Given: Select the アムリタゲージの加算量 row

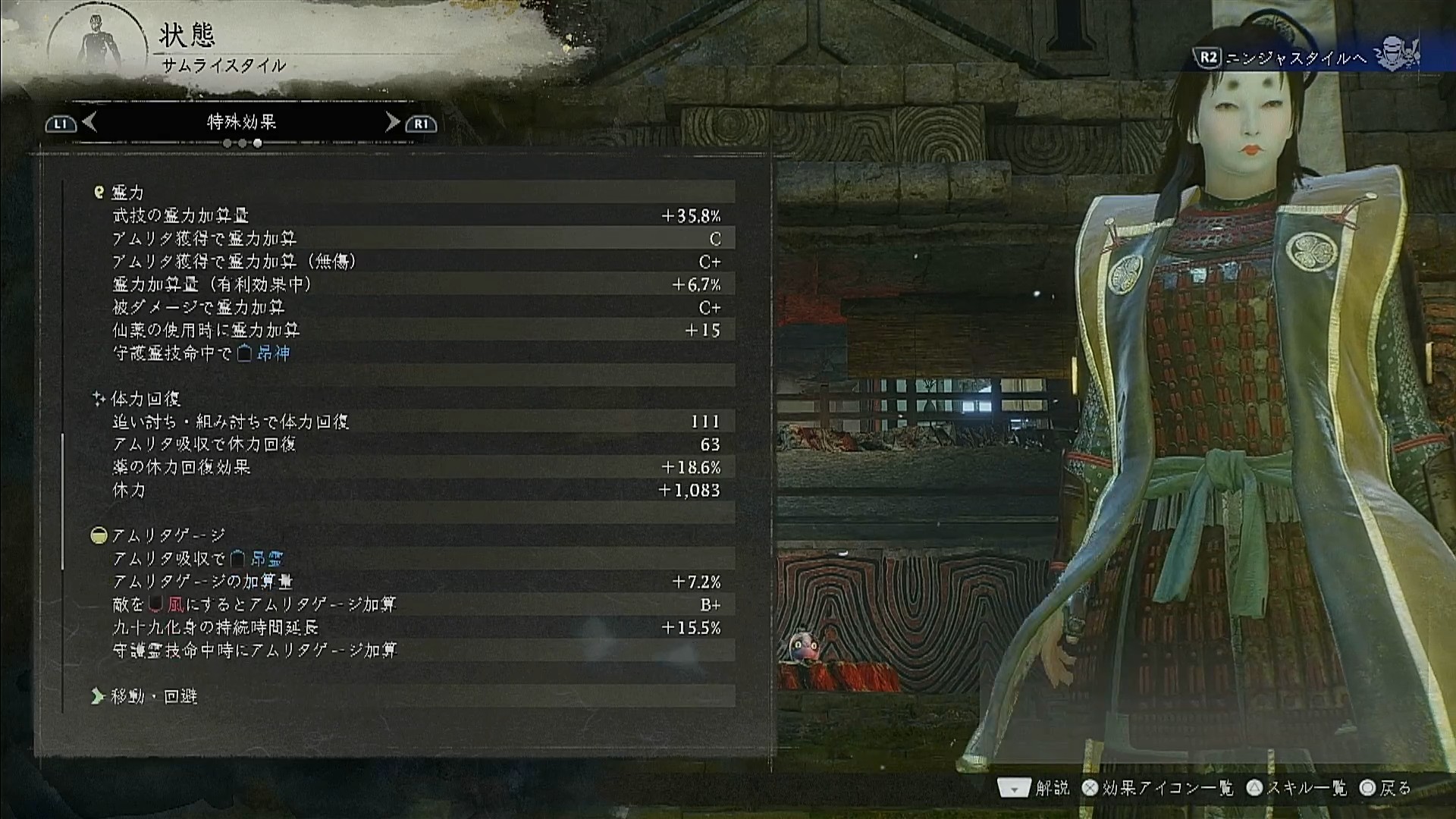Looking at the screenshot, I should [x=413, y=582].
